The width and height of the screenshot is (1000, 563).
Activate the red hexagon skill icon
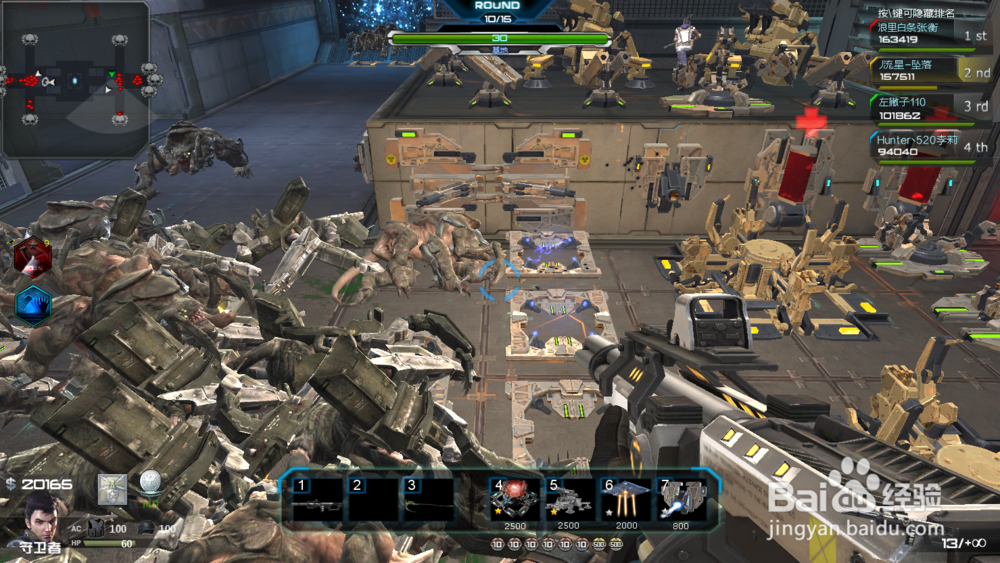click(x=33, y=258)
